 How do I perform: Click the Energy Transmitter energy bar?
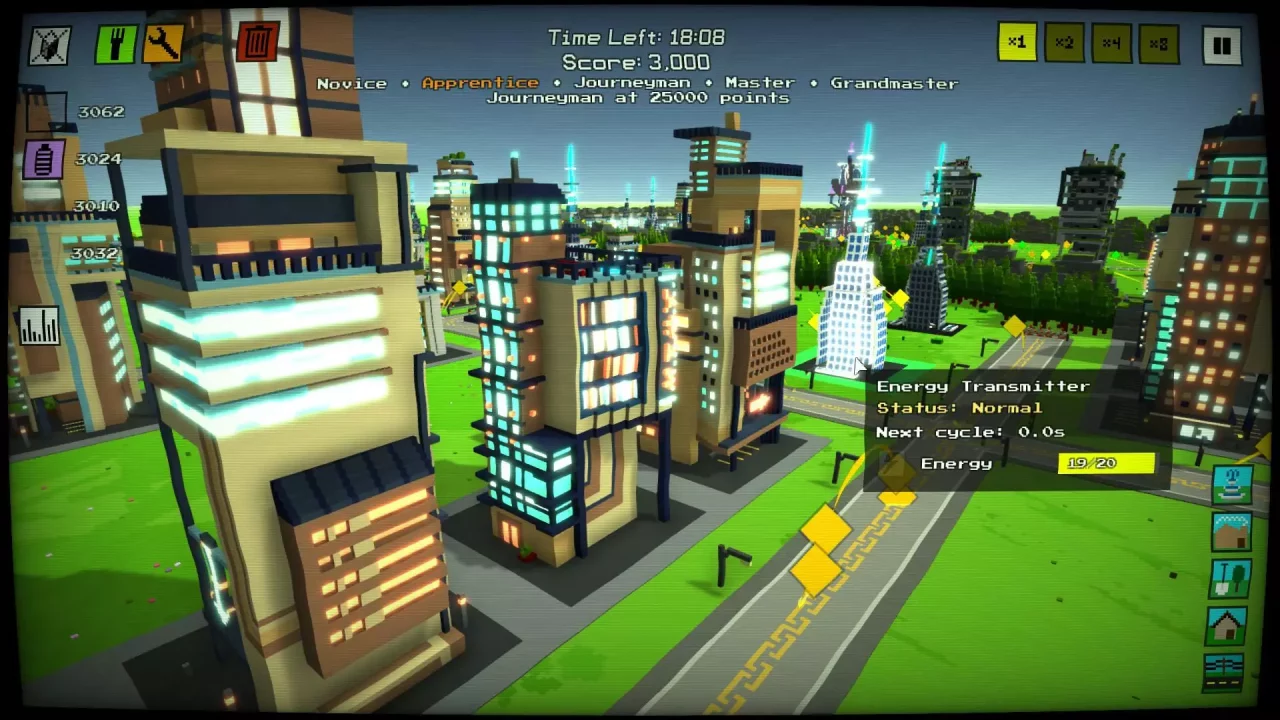coord(1106,462)
